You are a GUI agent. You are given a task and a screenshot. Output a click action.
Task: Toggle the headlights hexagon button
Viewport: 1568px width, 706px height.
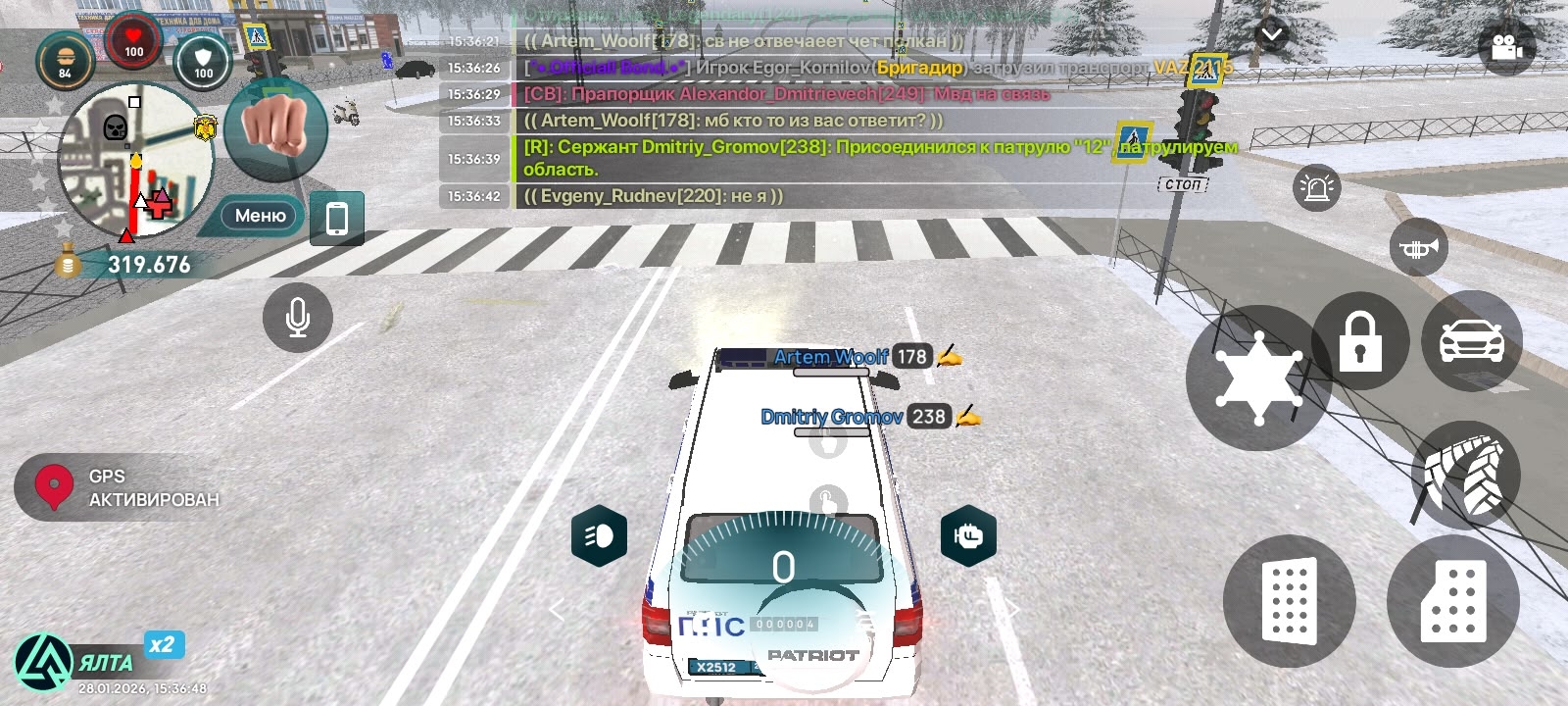coord(599,535)
